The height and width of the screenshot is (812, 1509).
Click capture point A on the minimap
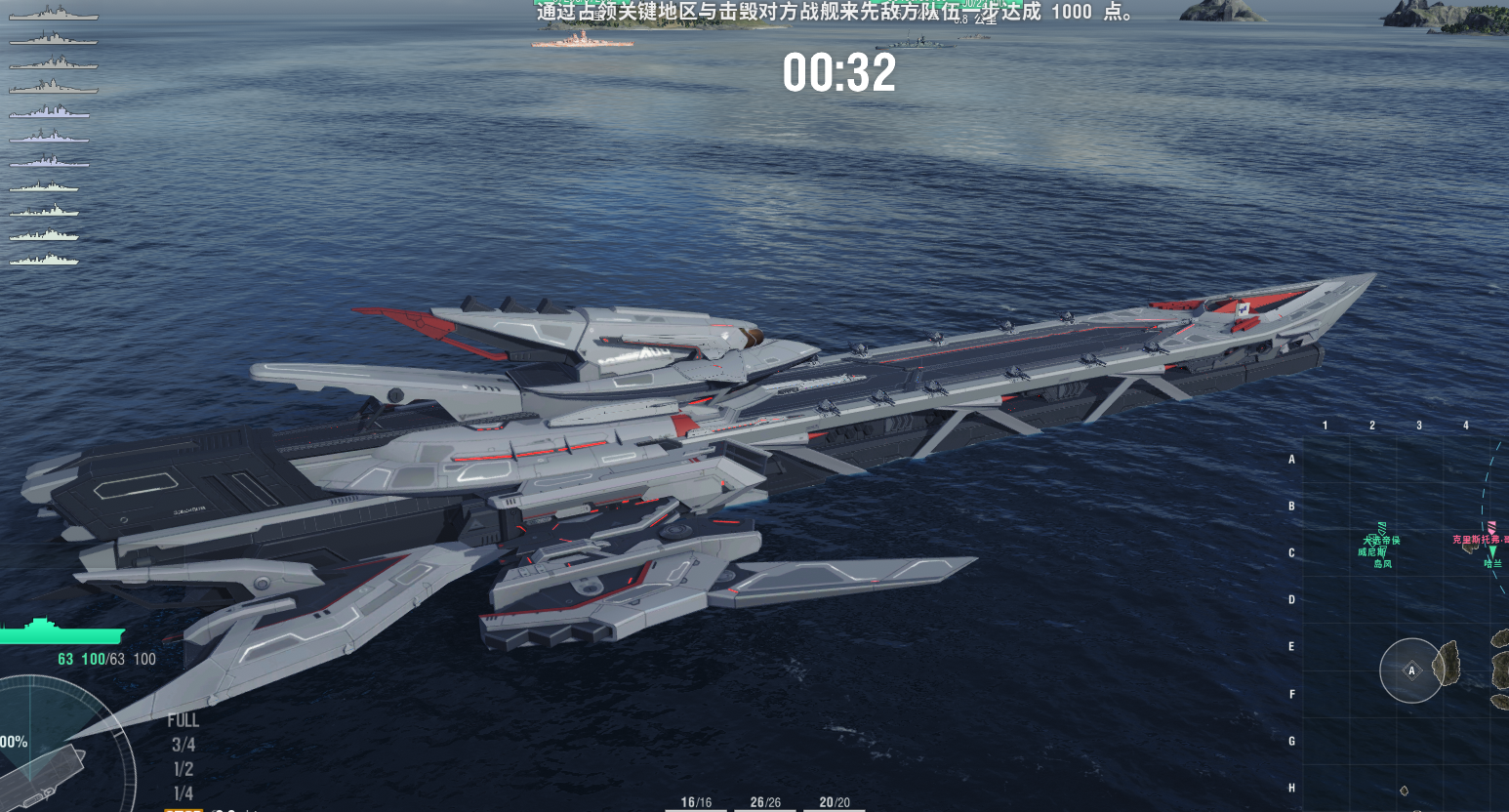click(x=1410, y=670)
